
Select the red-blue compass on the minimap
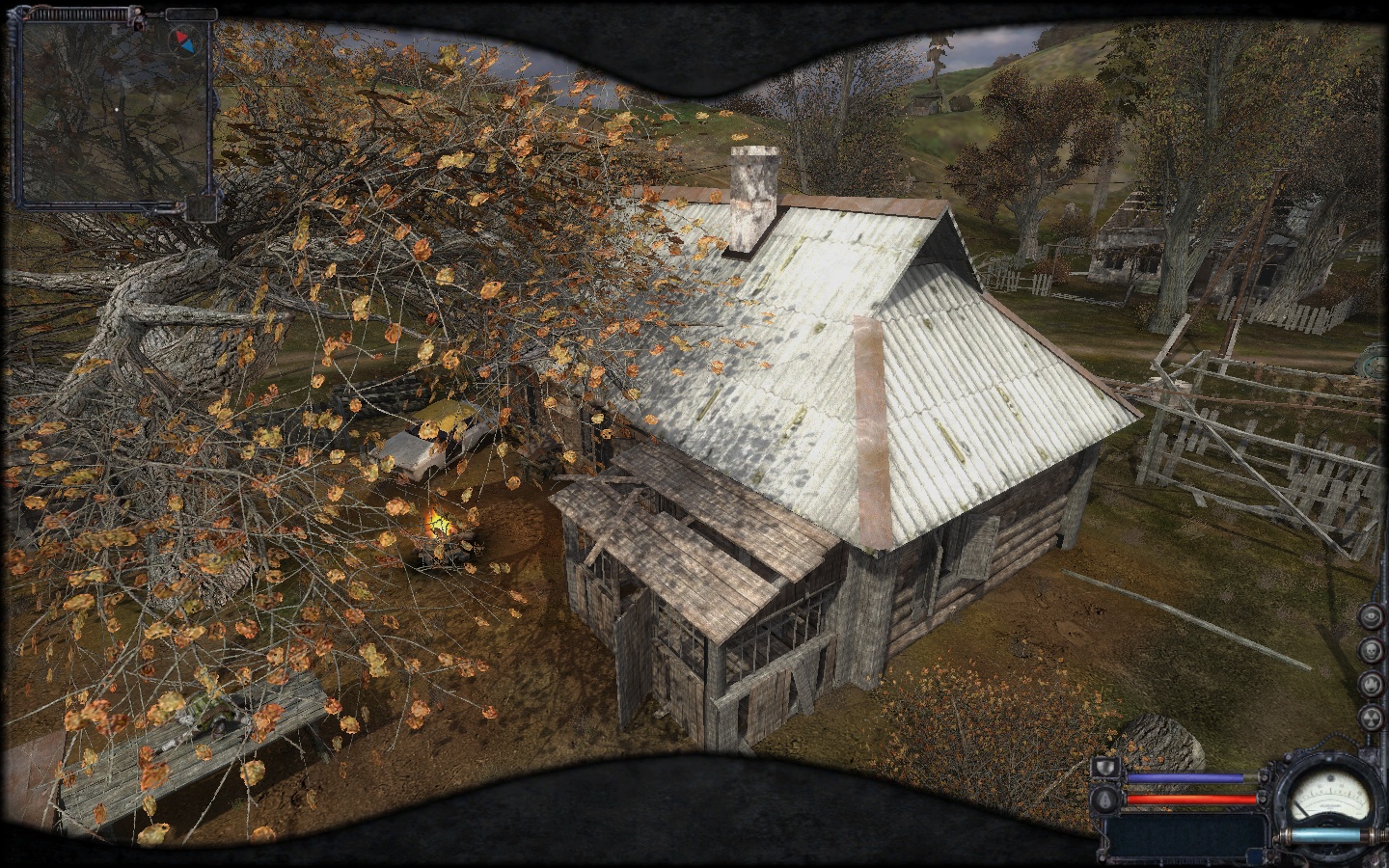pos(182,42)
